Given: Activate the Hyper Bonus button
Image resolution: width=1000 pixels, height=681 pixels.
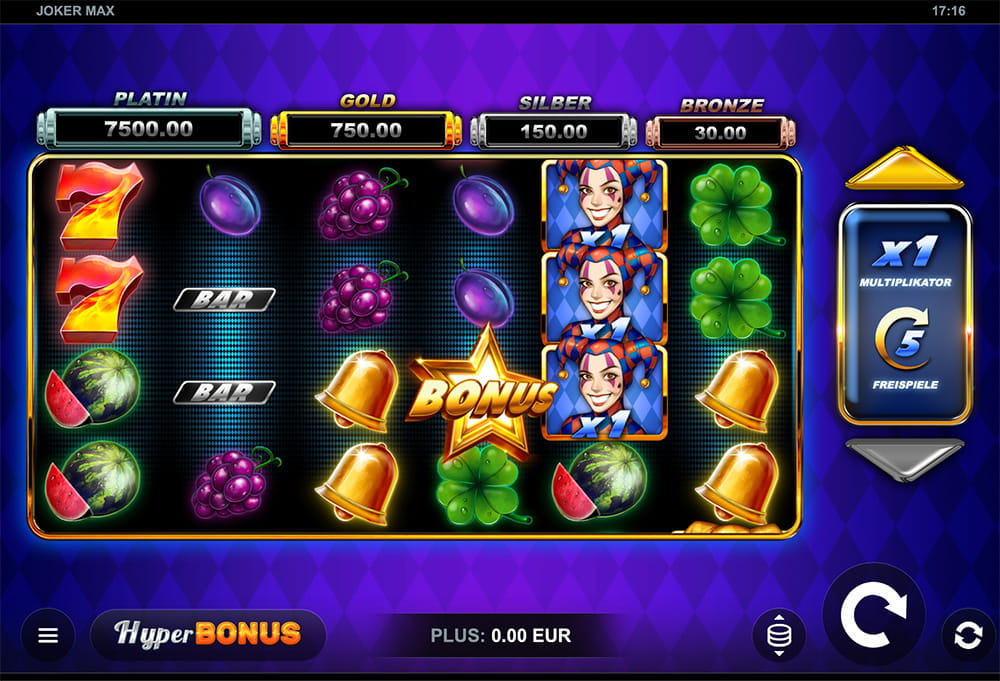Looking at the screenshot, I should click(208, 634).
